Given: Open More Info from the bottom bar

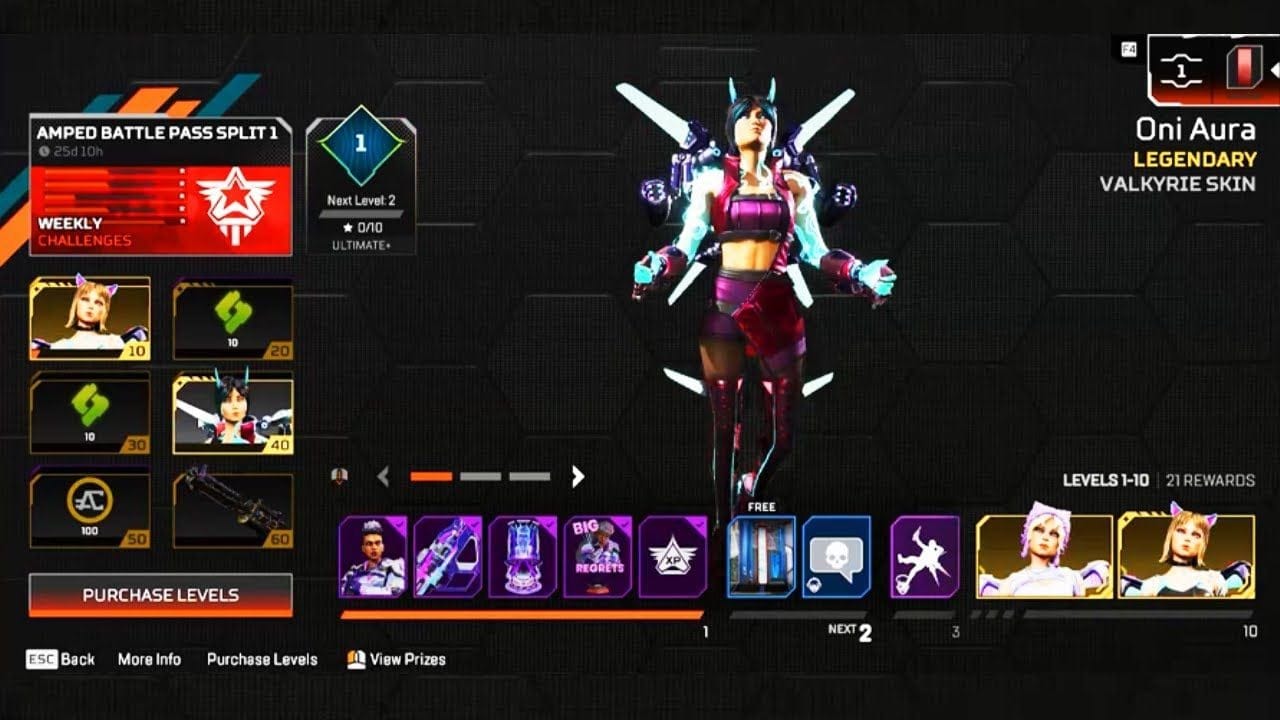Looking at the screenshot, I should [x=152, y=660].
